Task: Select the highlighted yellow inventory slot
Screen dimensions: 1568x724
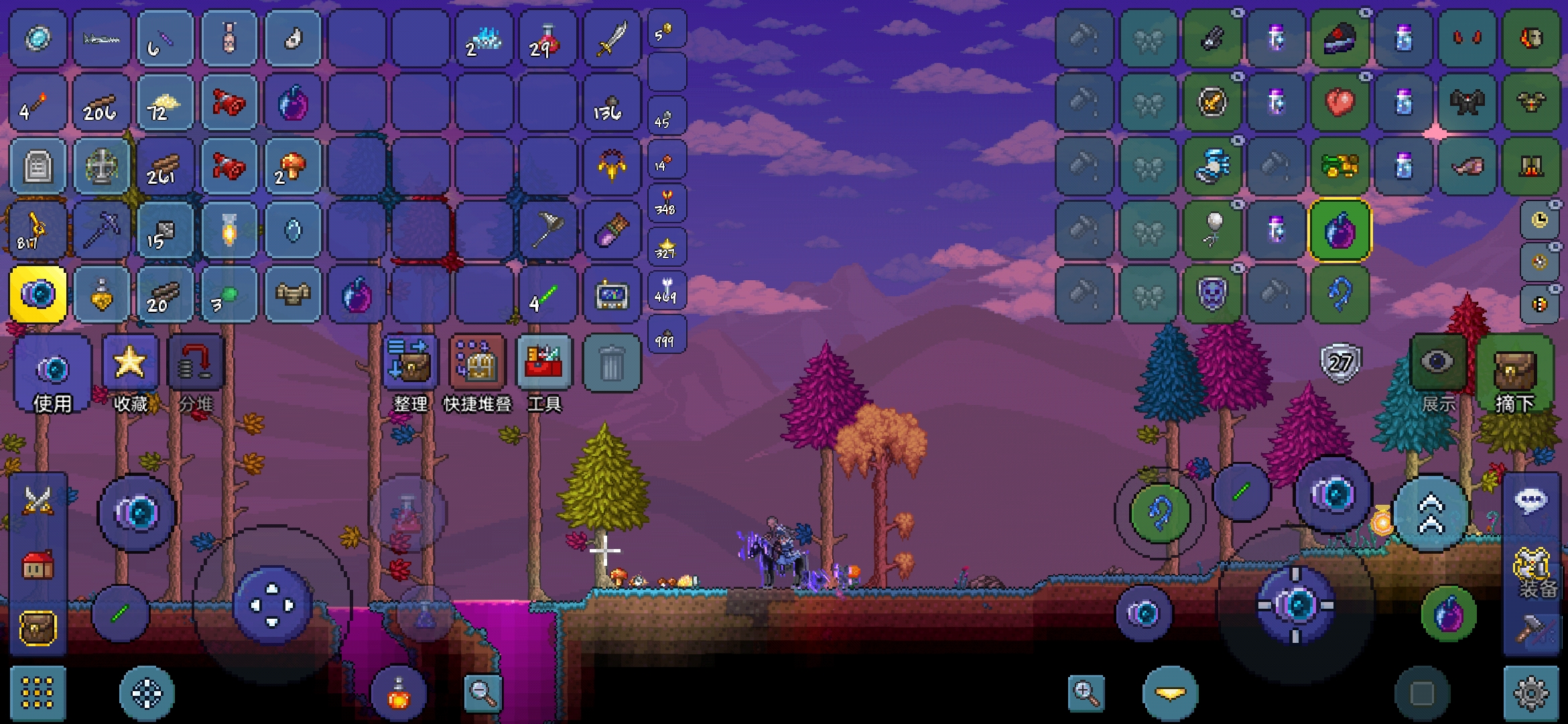Action: point(38,295)
